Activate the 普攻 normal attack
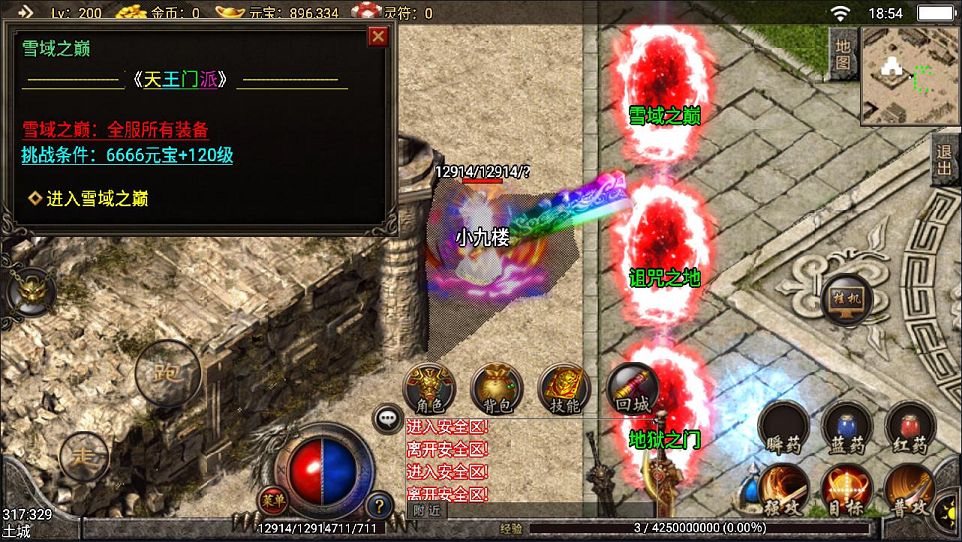This screenshot has width=962, height=542. [910, 490]
